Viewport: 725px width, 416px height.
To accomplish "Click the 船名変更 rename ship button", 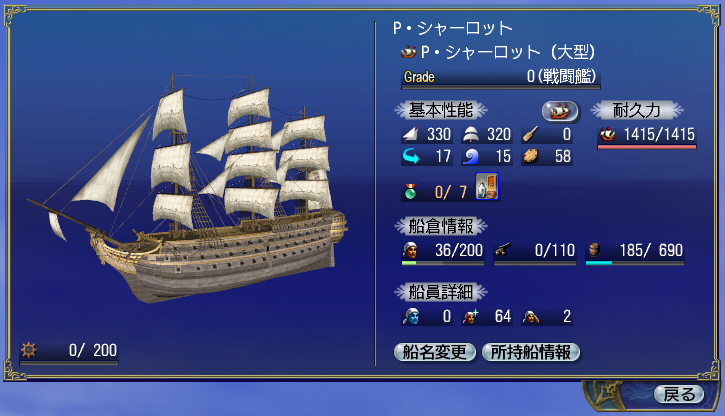I will [436, 352].
